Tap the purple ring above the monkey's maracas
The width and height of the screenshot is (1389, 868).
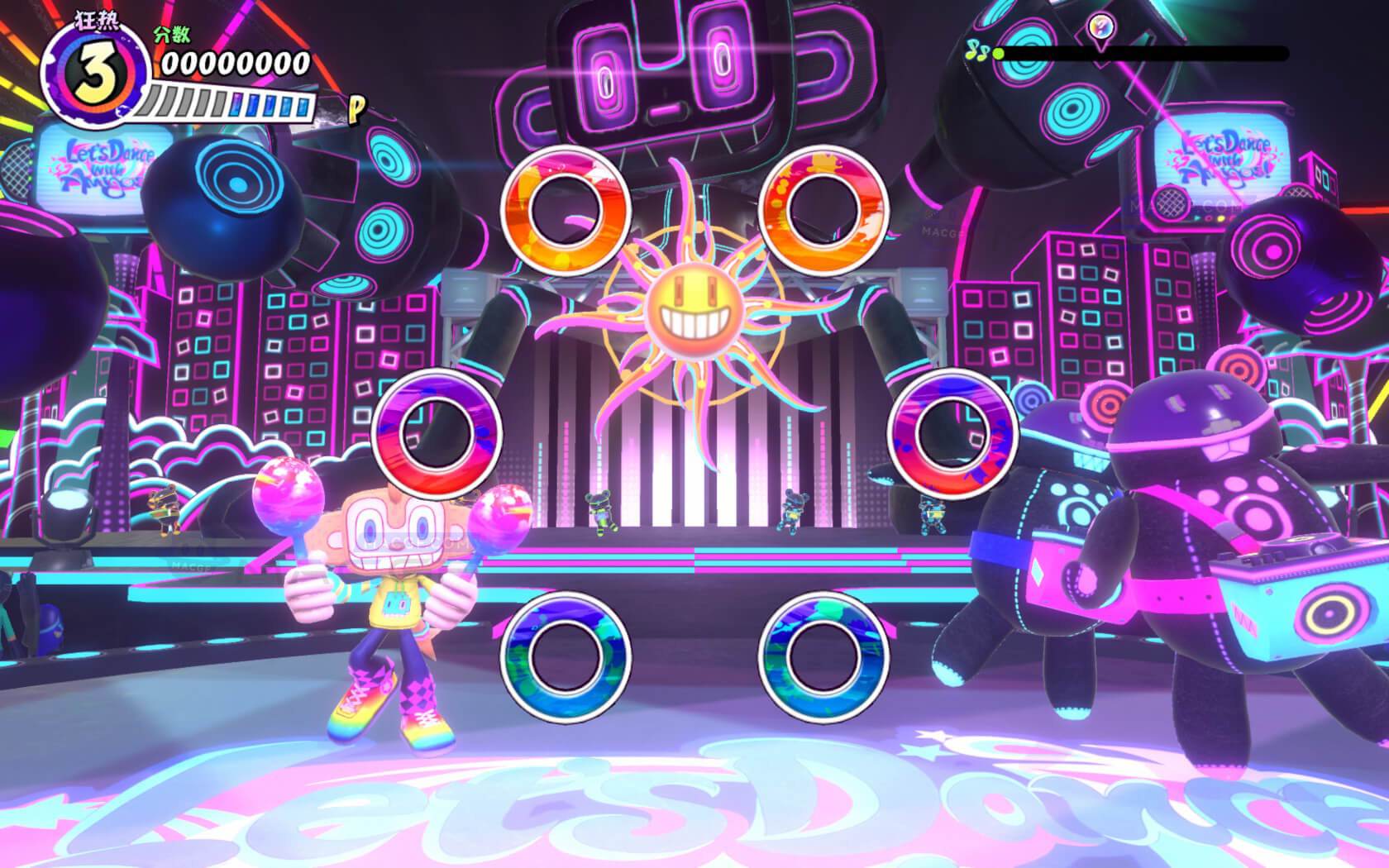pyautogui.click(x=437, y=431)
